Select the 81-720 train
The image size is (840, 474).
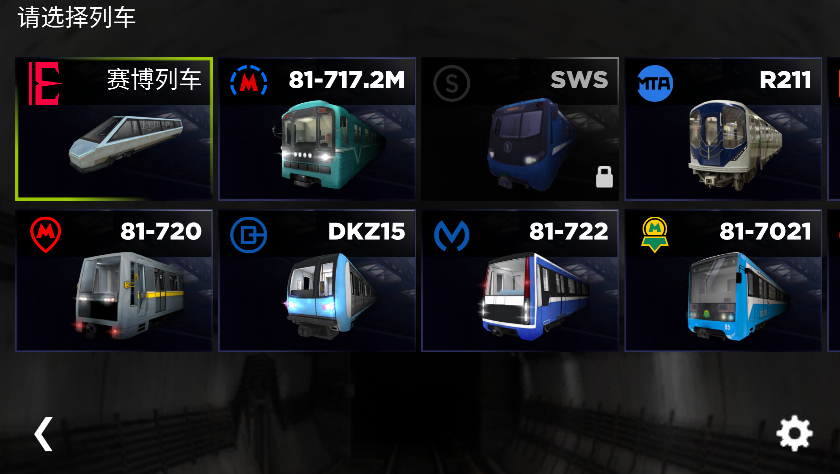tap(114, 281)
